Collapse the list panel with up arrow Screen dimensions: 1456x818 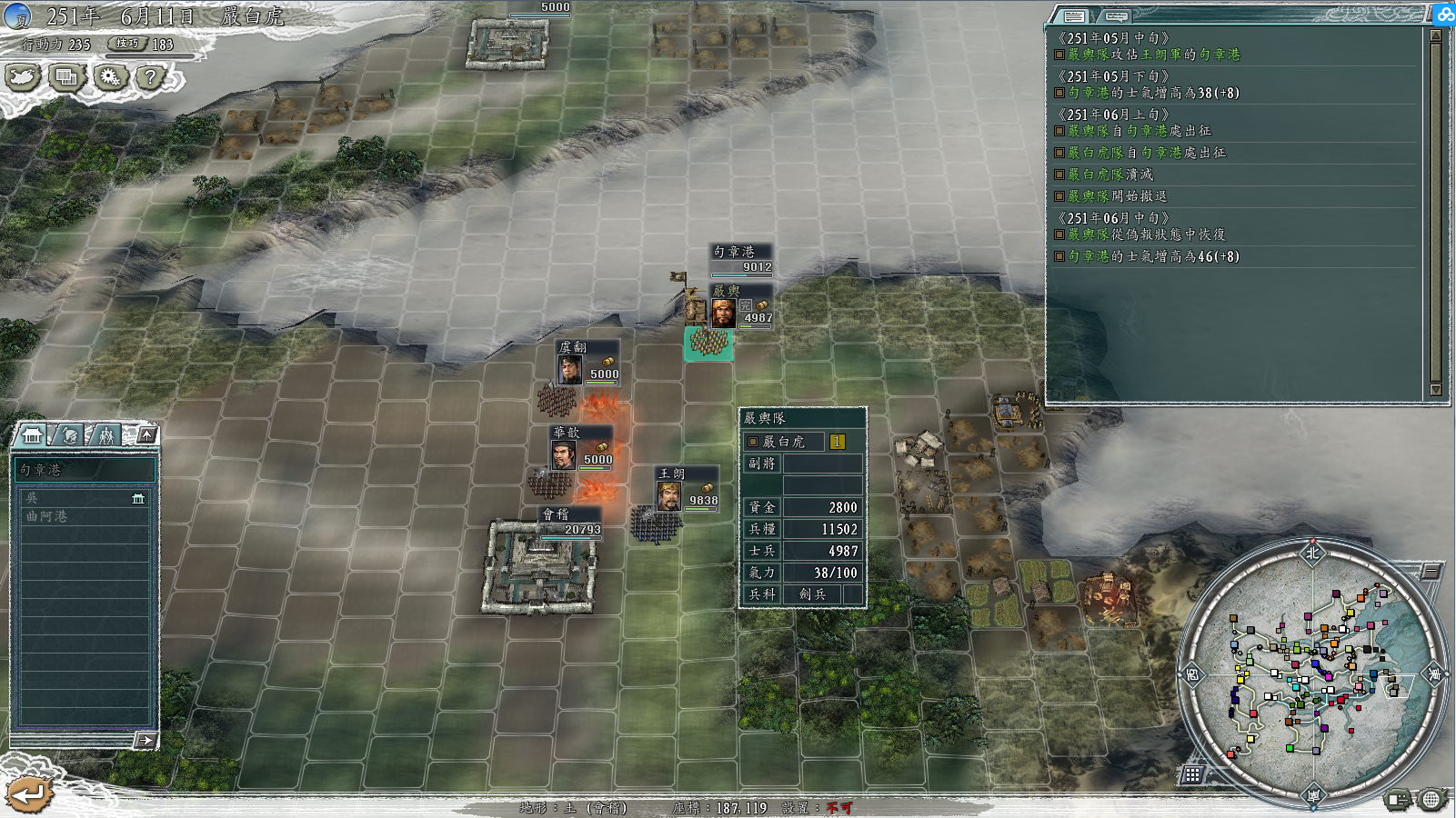click(x=146, y=435)
